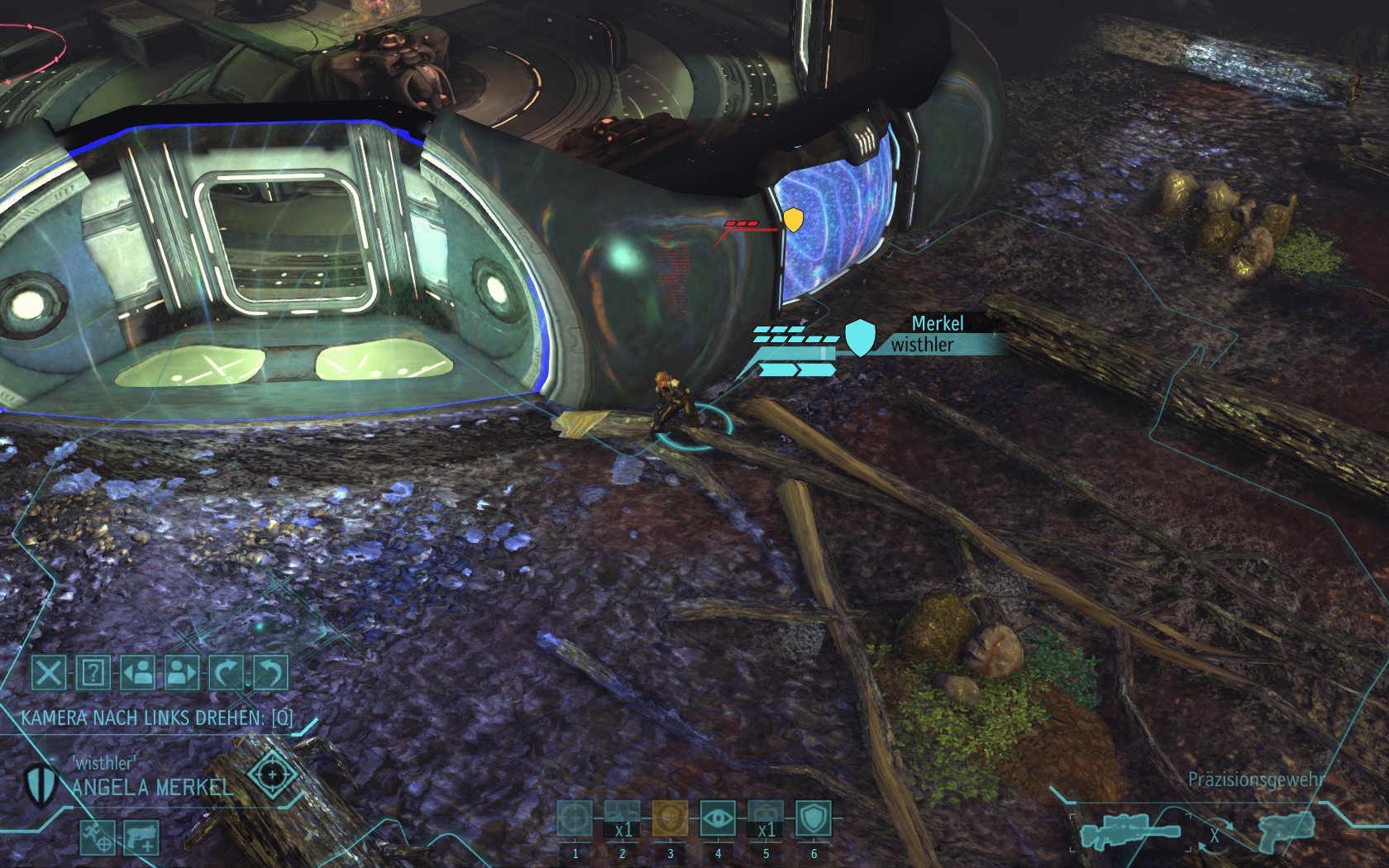Activate the shield Hunker Down ability
This screenshot has width=1389, height=868.
[x=814, y=821]
